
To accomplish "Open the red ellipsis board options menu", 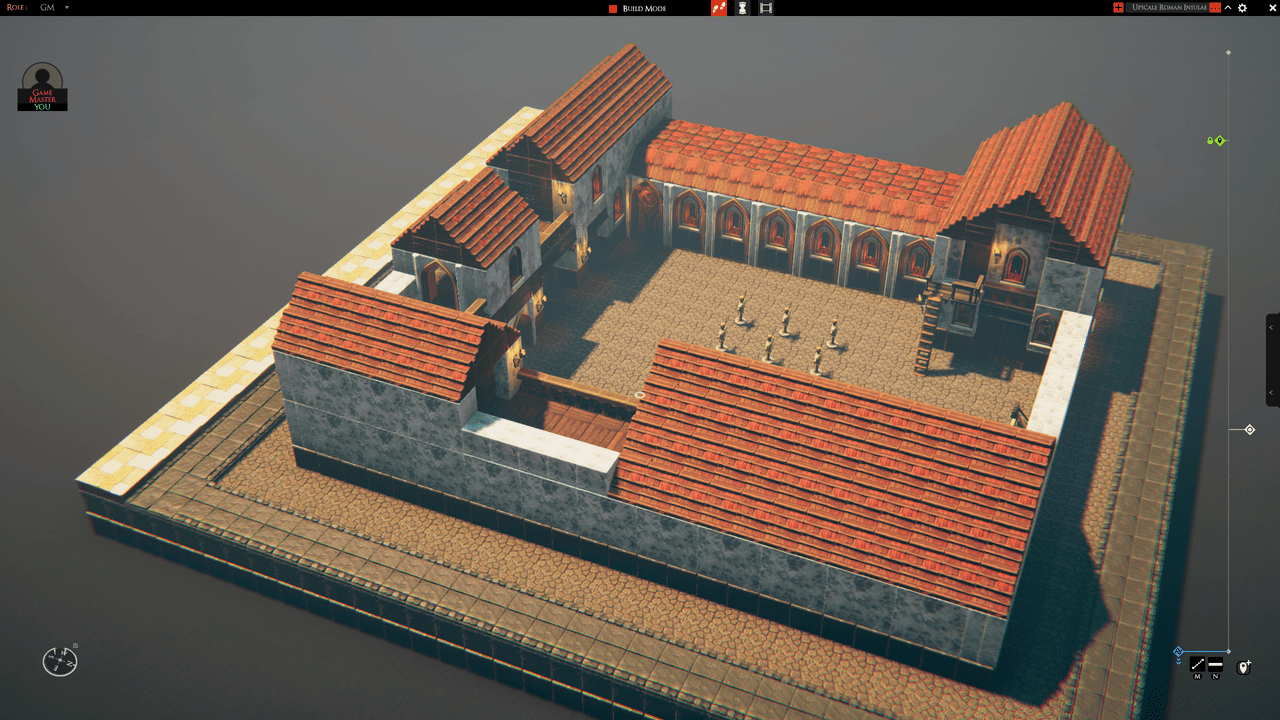I will point(1215,7).
